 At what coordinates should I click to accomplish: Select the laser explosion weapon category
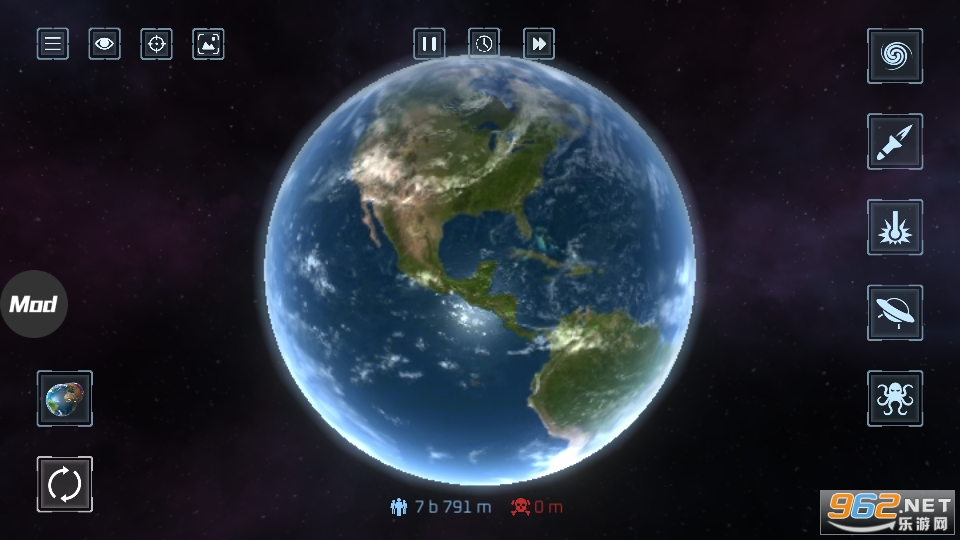click(894, 227)
